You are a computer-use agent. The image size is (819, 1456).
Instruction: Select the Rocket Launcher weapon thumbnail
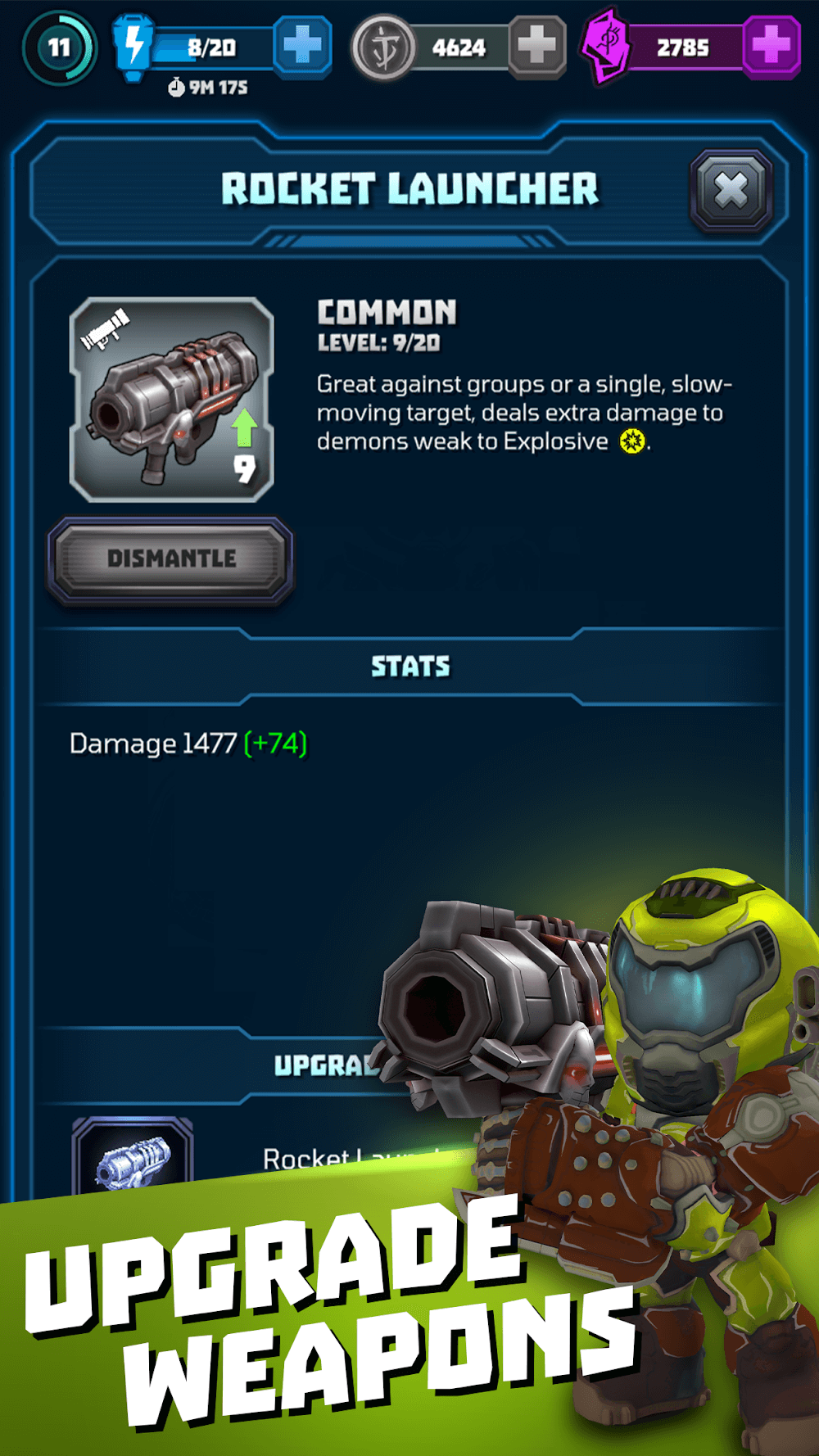172,400
